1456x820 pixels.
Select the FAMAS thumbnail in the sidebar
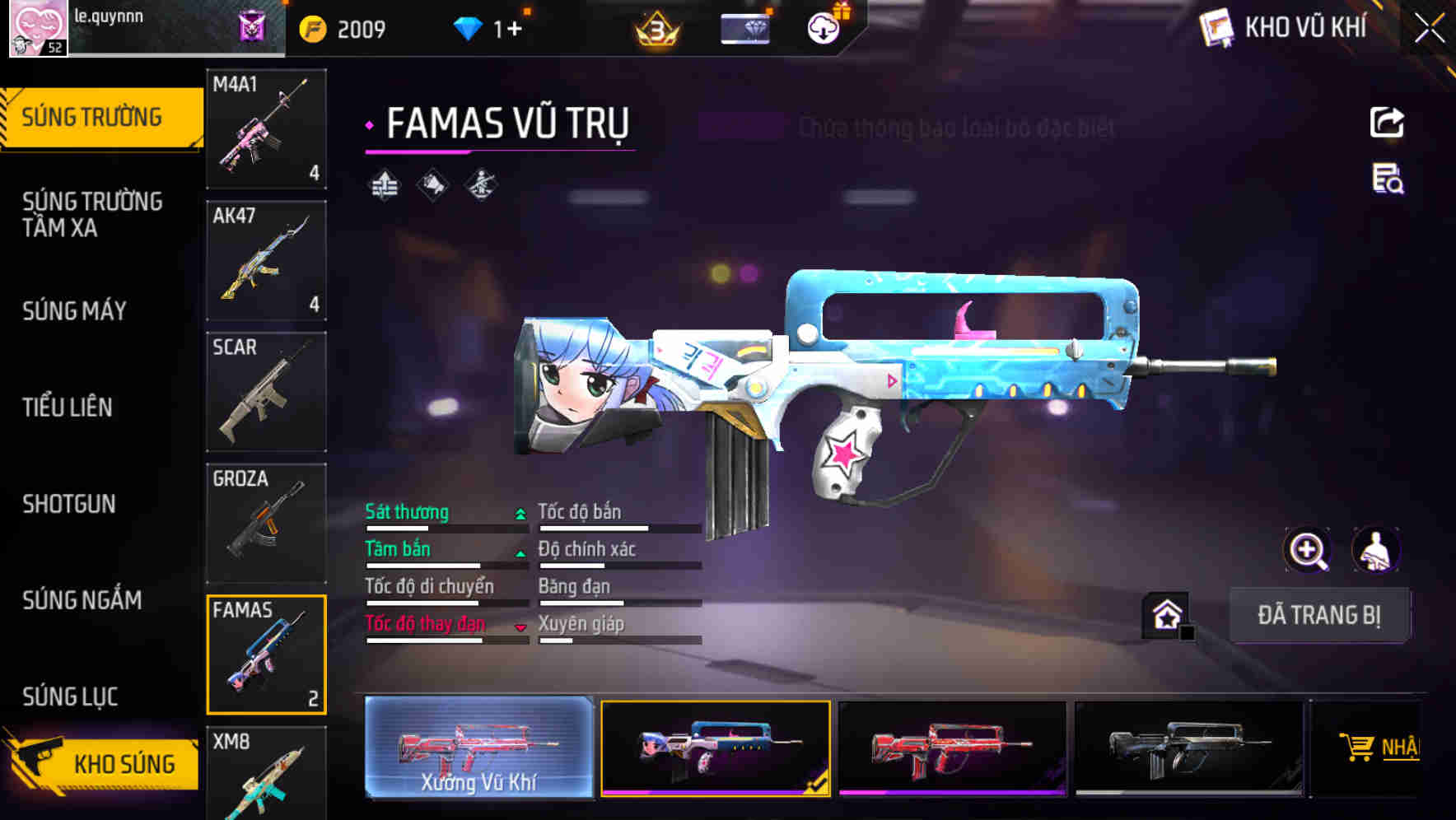point(266,655)
